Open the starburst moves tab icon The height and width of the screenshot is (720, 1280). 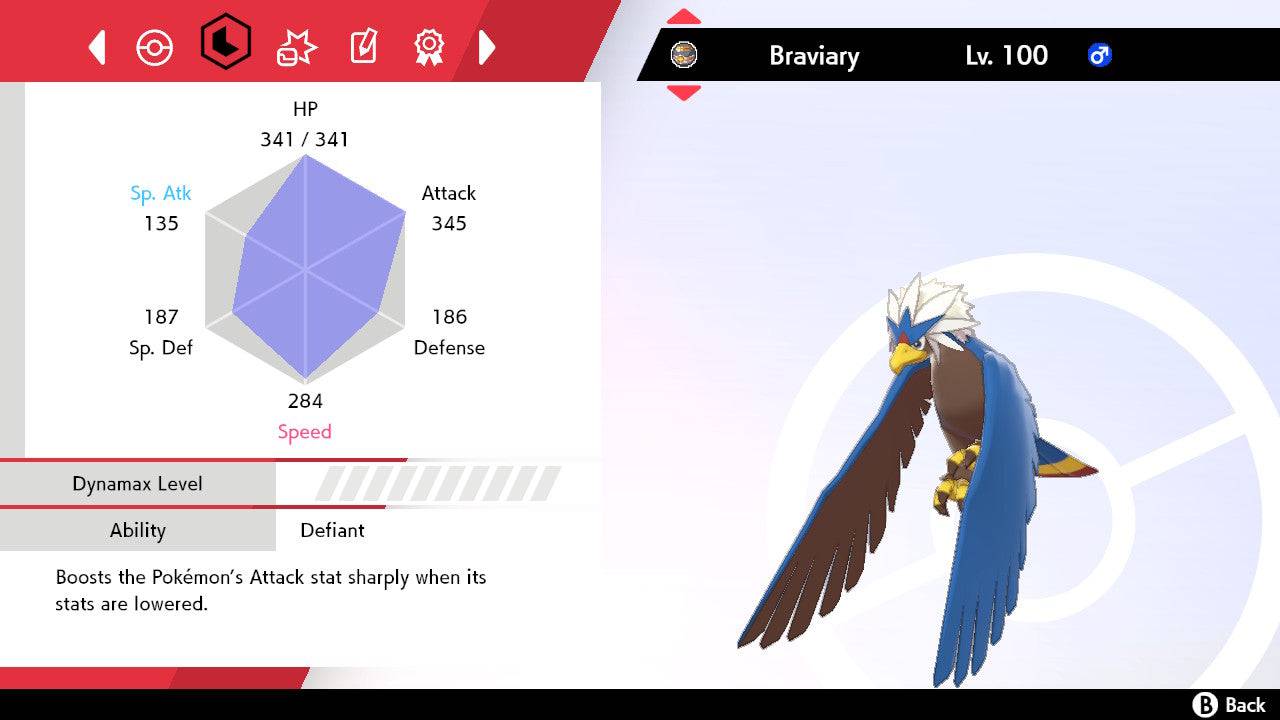tap(294, 45)
